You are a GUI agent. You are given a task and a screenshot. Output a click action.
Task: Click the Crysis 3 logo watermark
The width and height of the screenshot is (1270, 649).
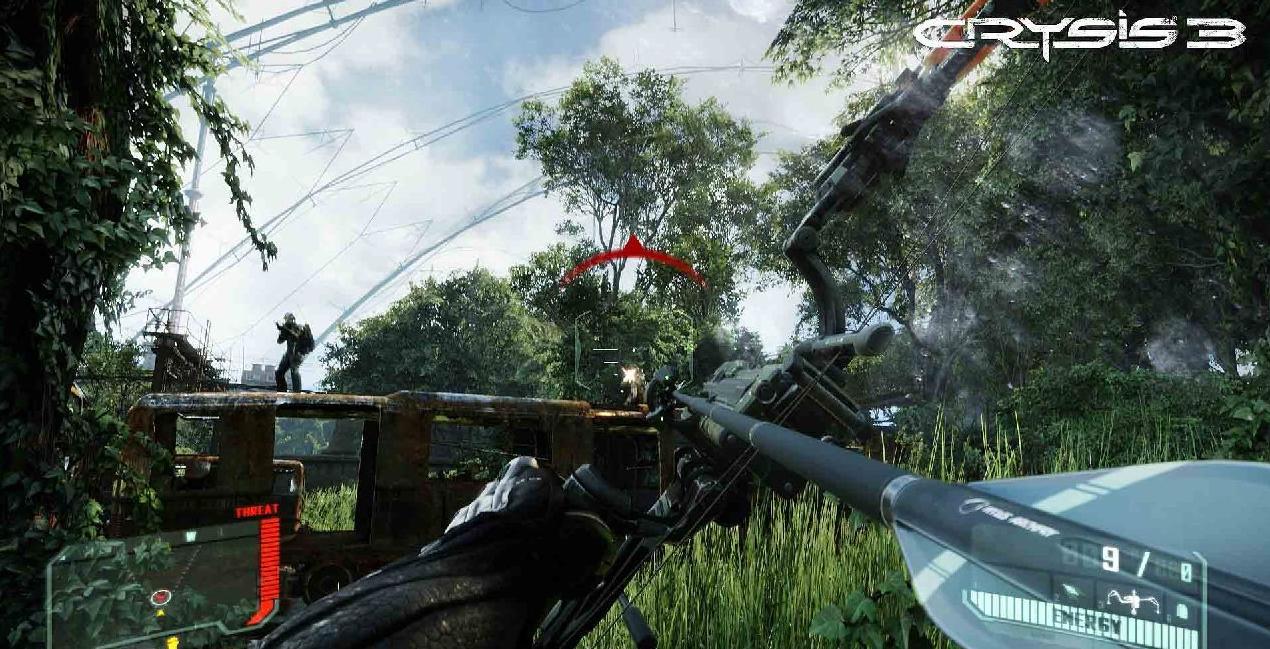pos(1078,35)
